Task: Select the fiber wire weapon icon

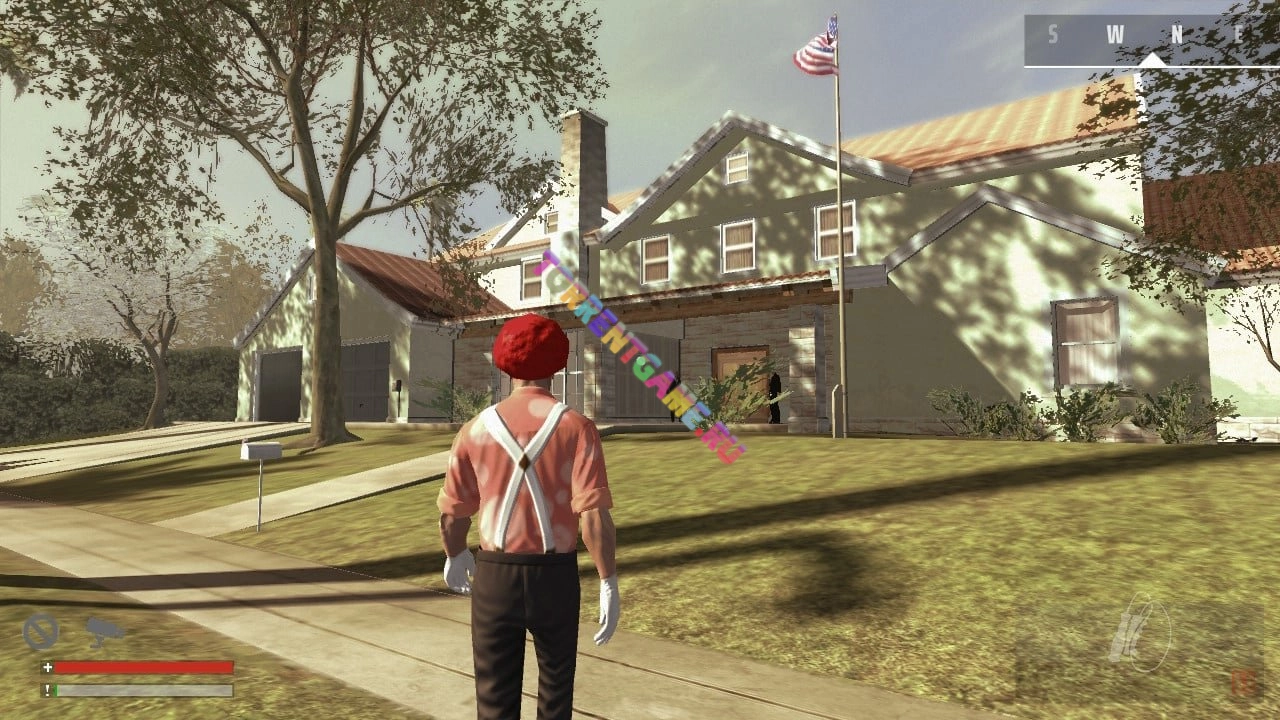Action: (x=1138, y=632)
